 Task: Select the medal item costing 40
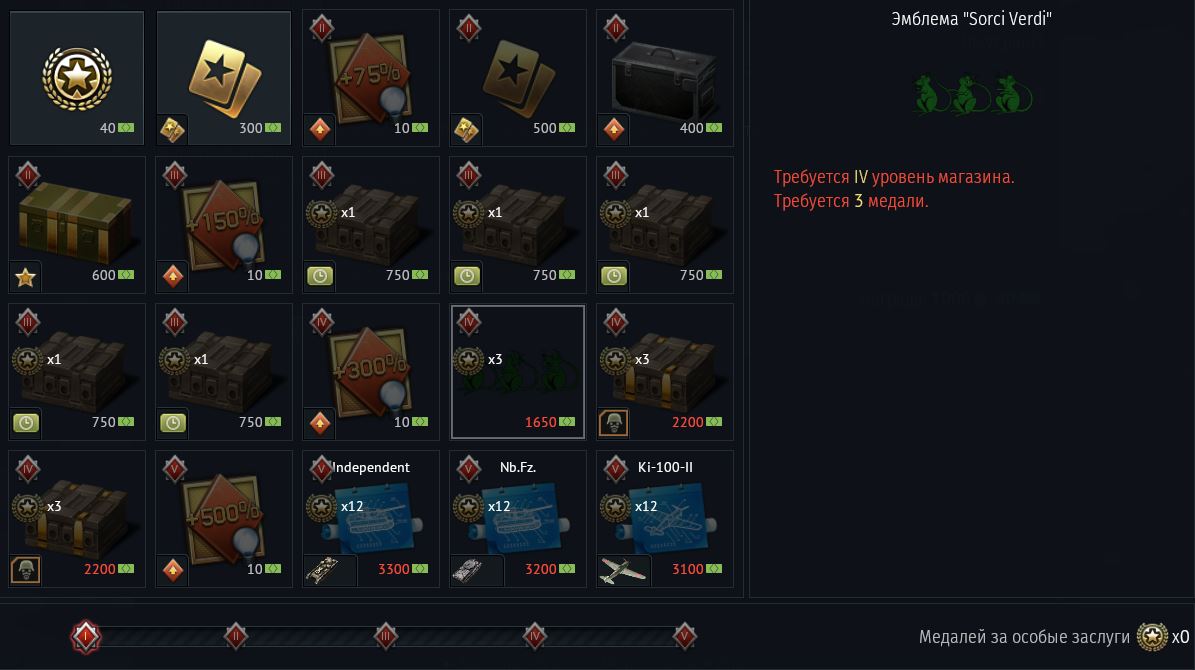[77, 78]
